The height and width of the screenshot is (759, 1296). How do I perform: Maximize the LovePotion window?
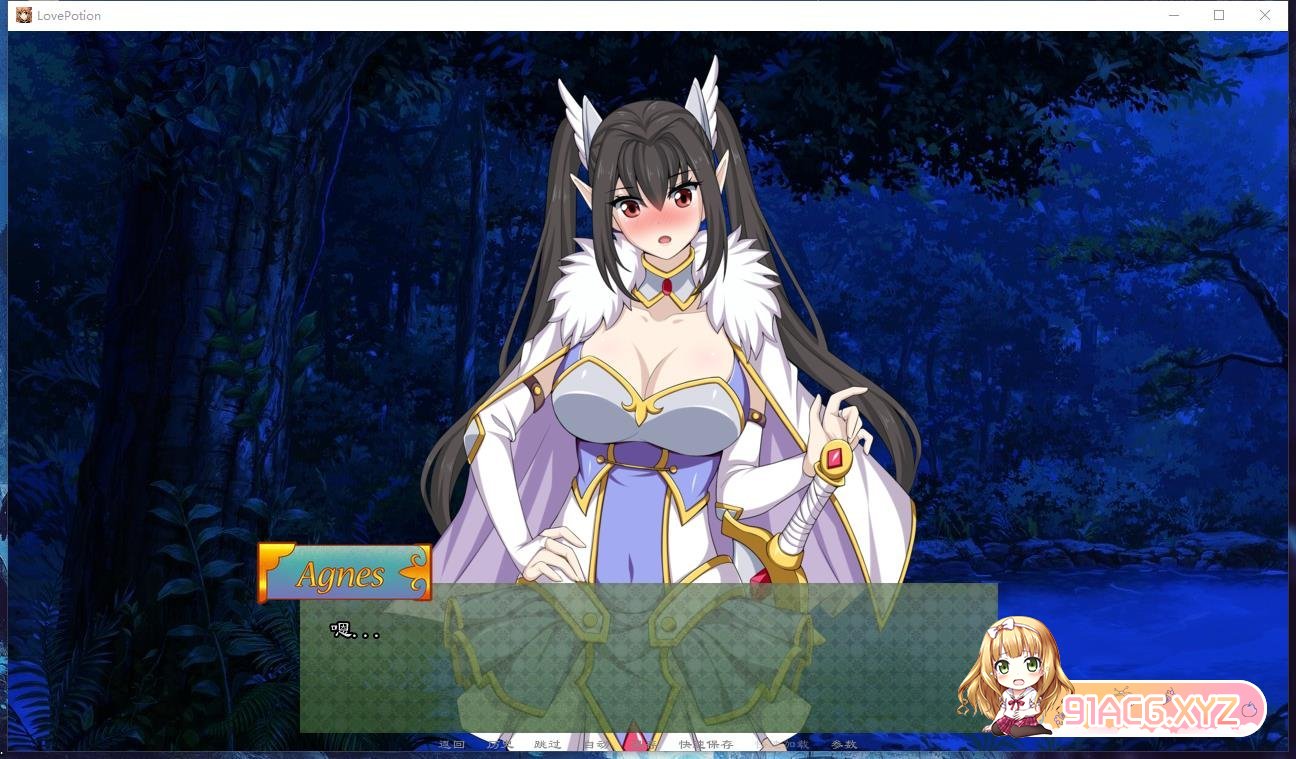click(x=1219, y=15)
